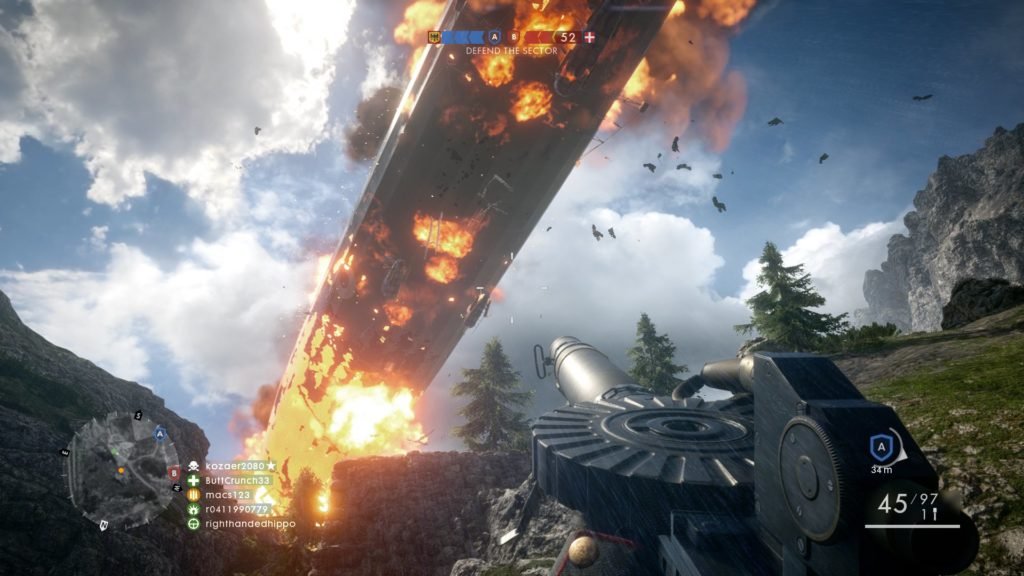
Task: Click the German eagle team emblem
Action: [435, 37]
